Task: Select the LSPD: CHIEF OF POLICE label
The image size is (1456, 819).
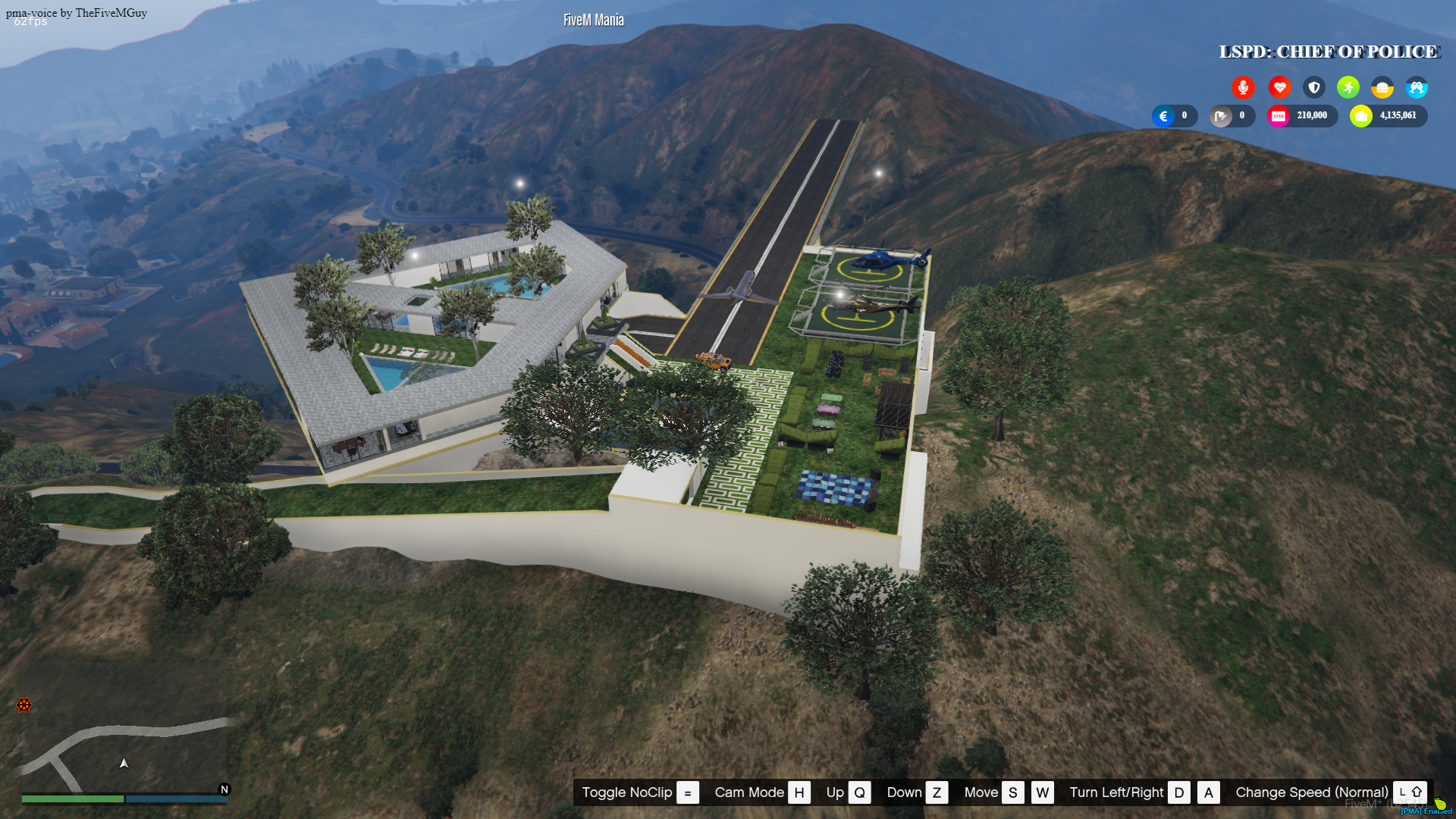Action: coord(1329,52)
